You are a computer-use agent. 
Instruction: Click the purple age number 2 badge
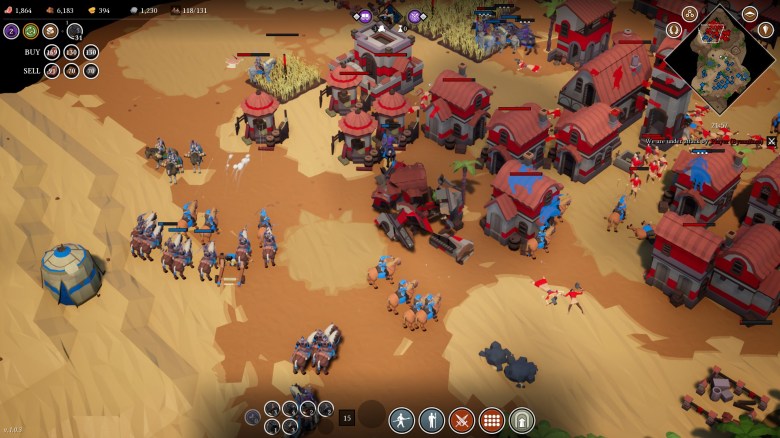click(x=11, y=31)
